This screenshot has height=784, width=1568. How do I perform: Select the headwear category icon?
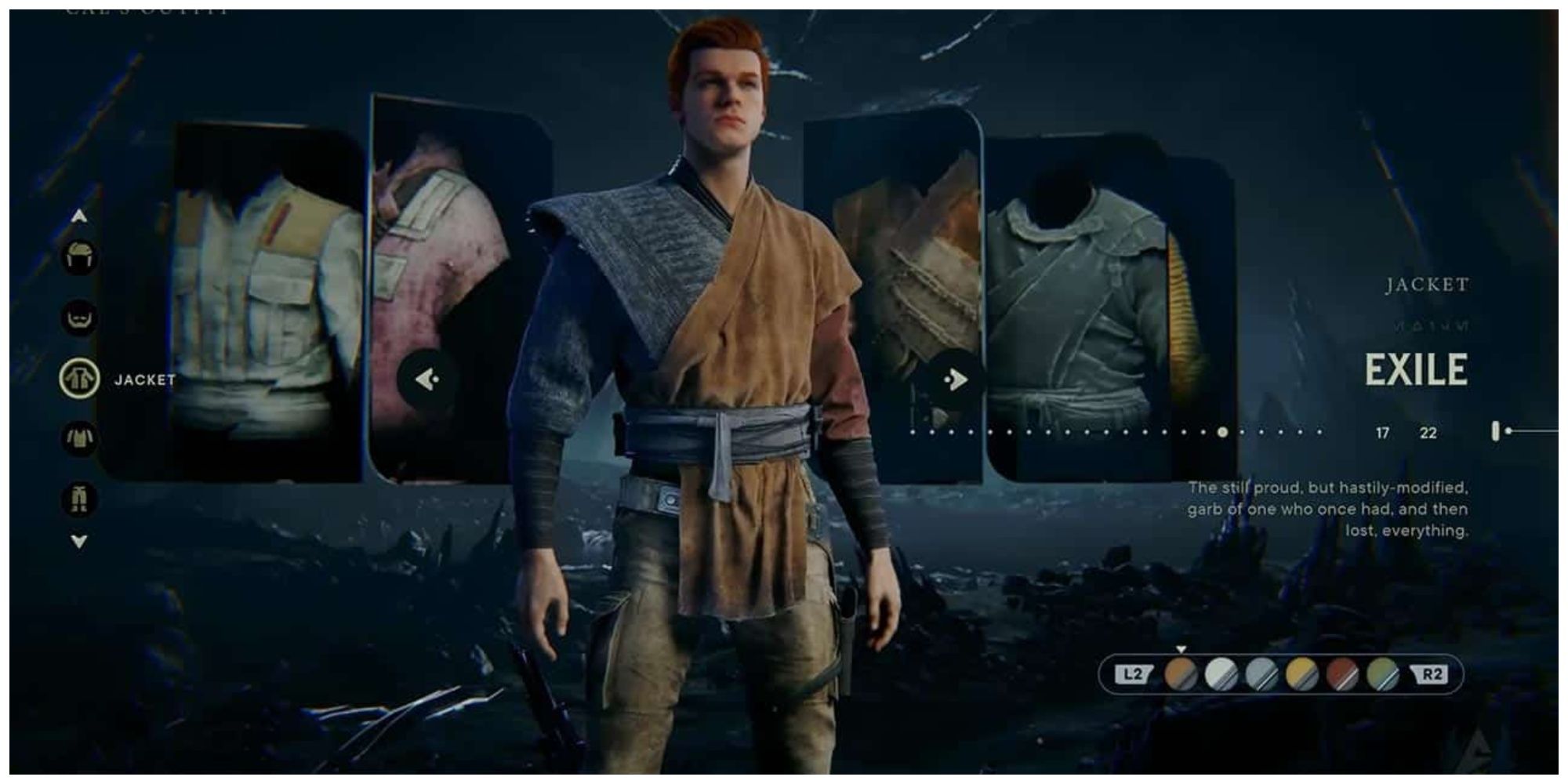point(80,256)
